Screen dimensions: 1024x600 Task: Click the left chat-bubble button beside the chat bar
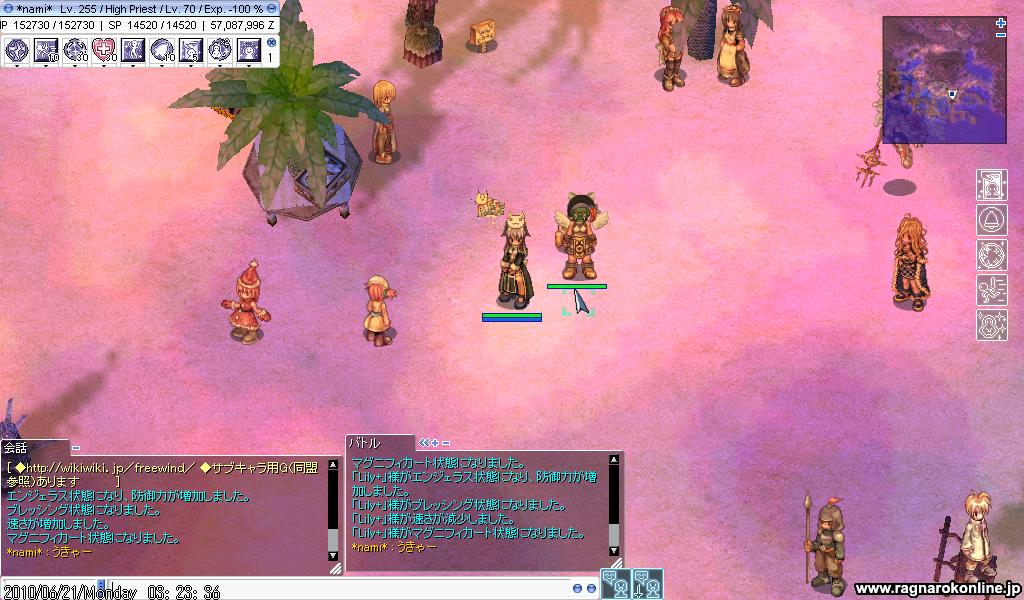tap(614, 583)
